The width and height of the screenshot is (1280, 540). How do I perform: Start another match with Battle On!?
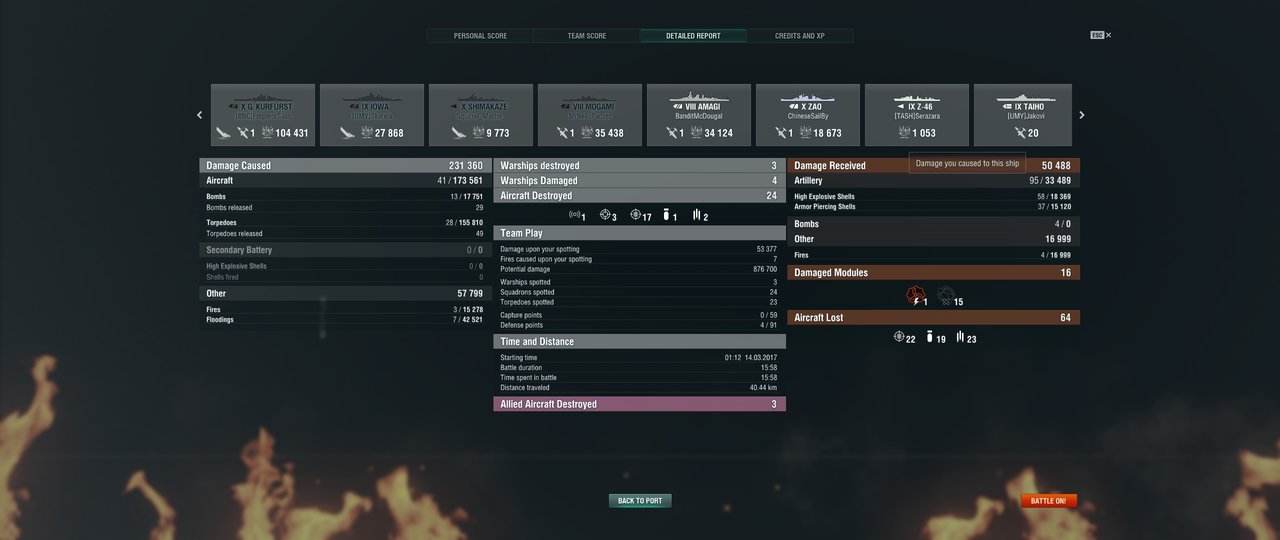[1048, 501]
